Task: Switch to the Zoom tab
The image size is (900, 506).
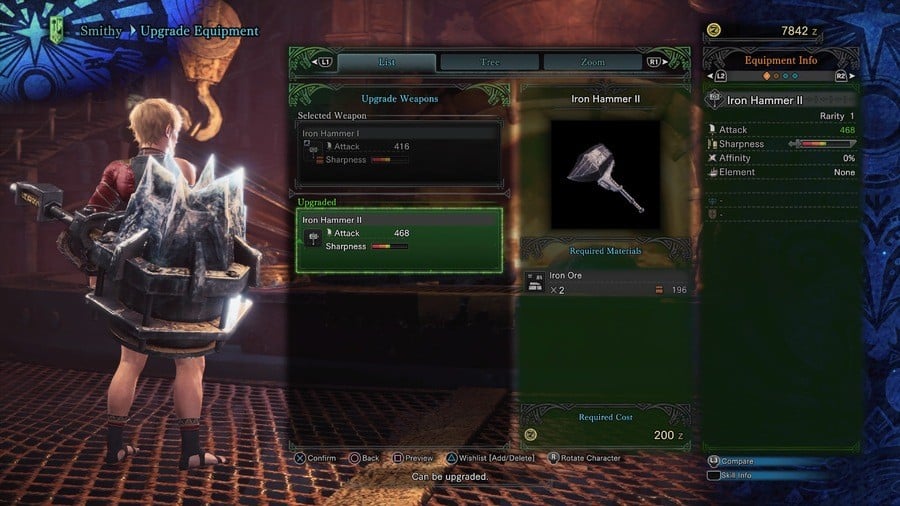Action: [x=592, y=62]
